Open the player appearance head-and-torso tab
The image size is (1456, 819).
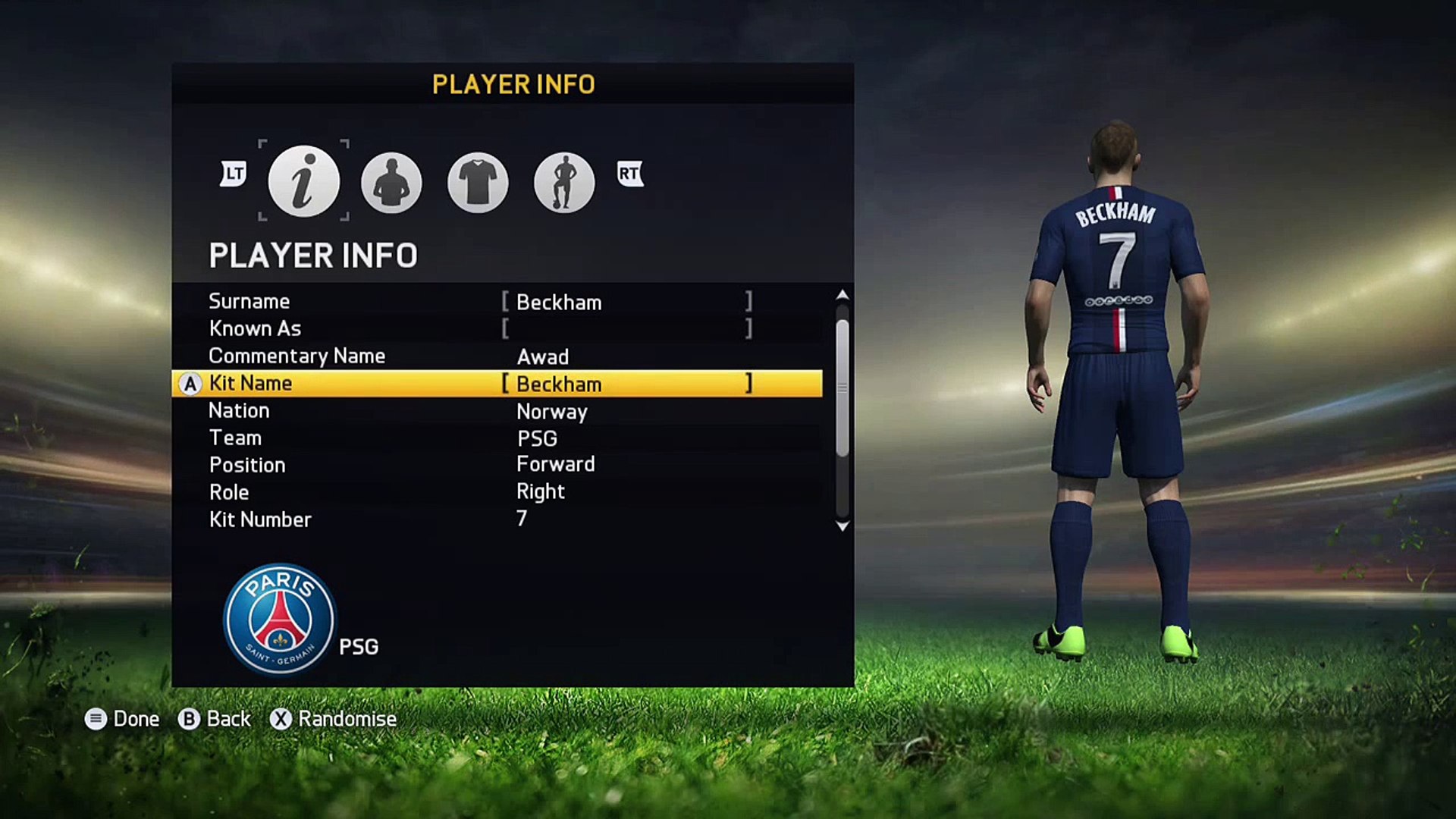click(391, 183)
